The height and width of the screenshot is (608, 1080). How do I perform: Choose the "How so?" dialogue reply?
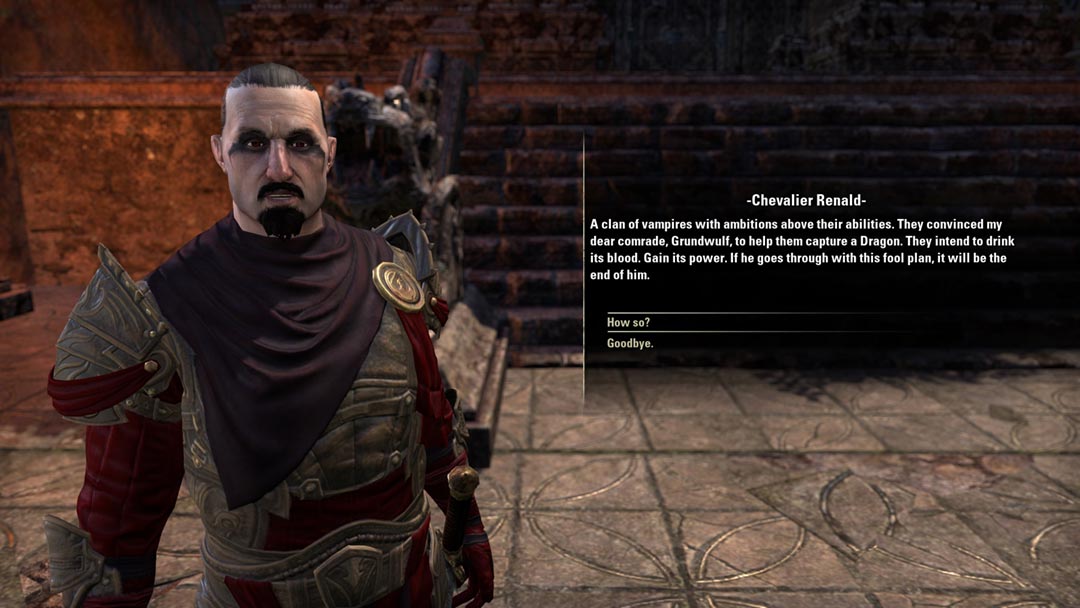(x=629, y=322)
